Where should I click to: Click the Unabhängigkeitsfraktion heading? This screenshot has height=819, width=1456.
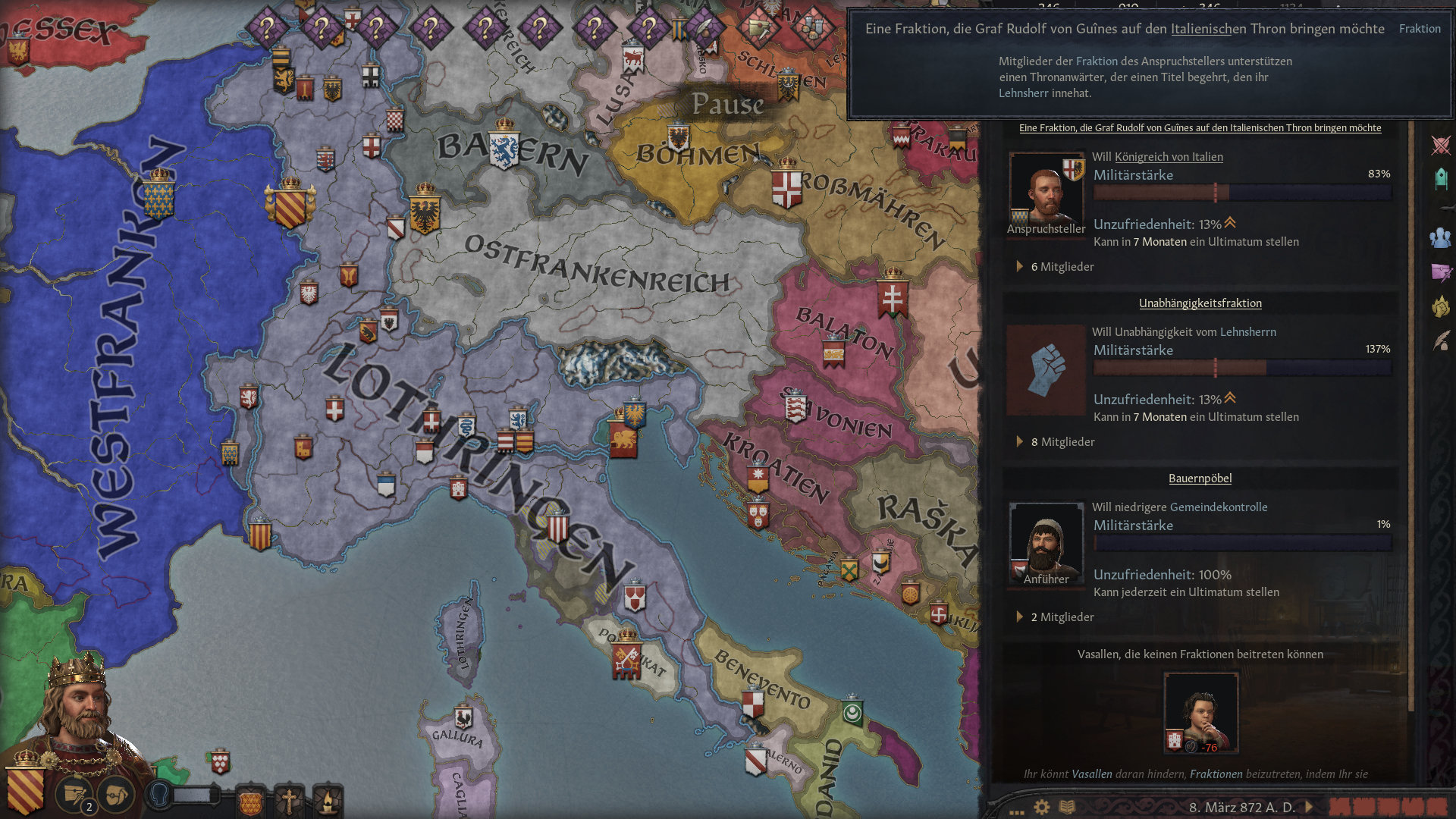tap(1199, 303)
